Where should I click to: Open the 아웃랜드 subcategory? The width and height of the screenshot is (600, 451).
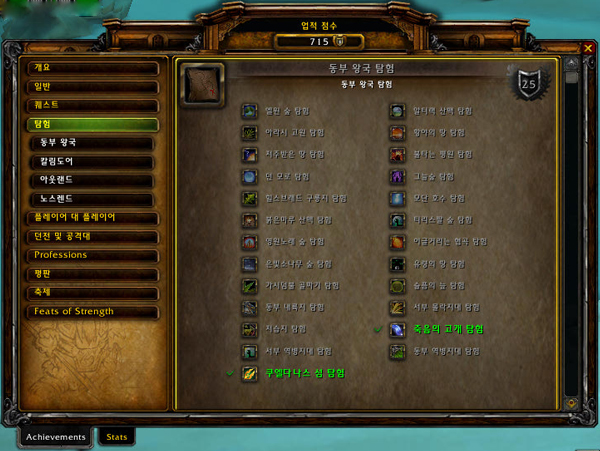(96, 180)
